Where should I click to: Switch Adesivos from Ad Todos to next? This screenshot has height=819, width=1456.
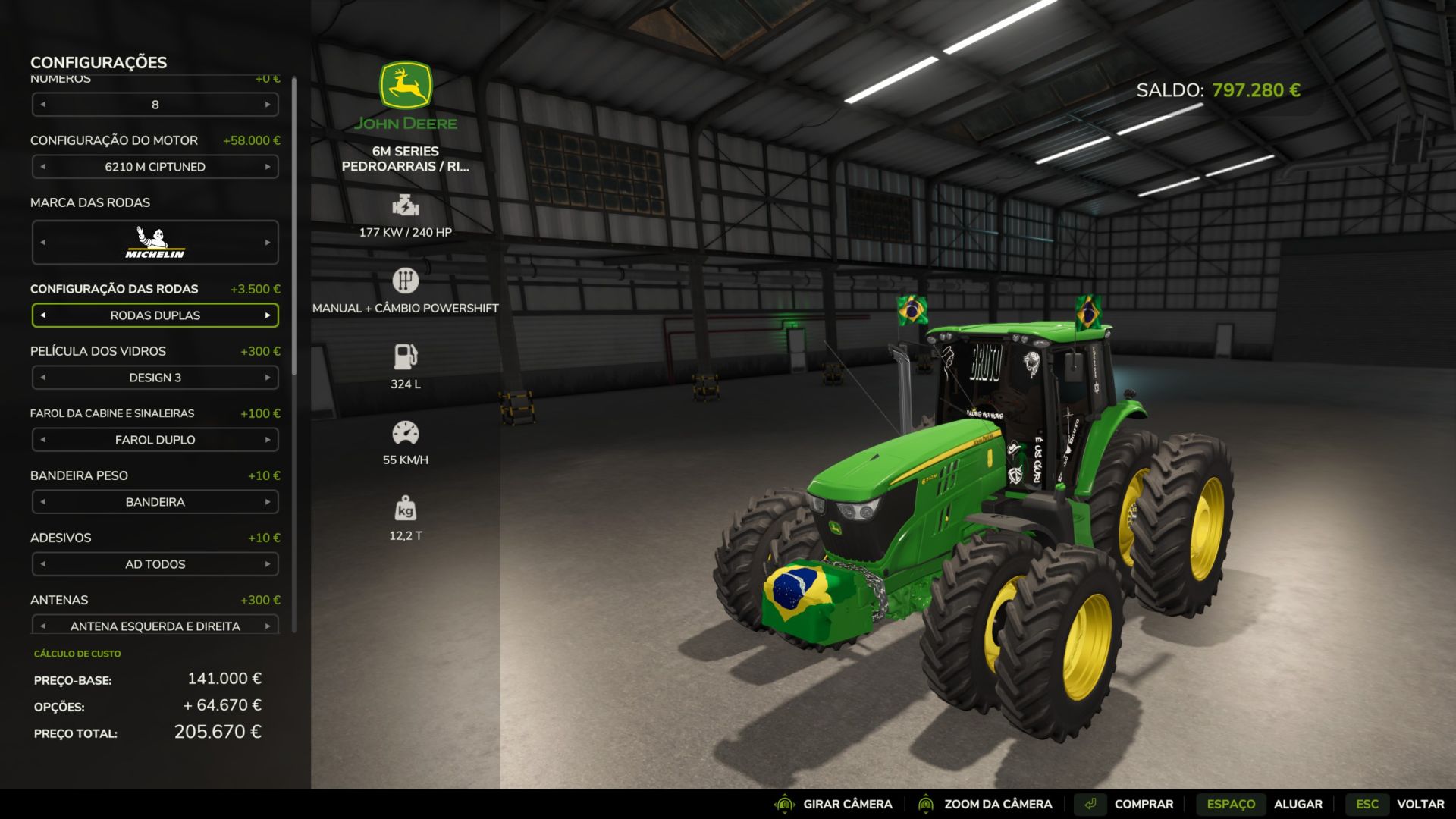(268, 564)
